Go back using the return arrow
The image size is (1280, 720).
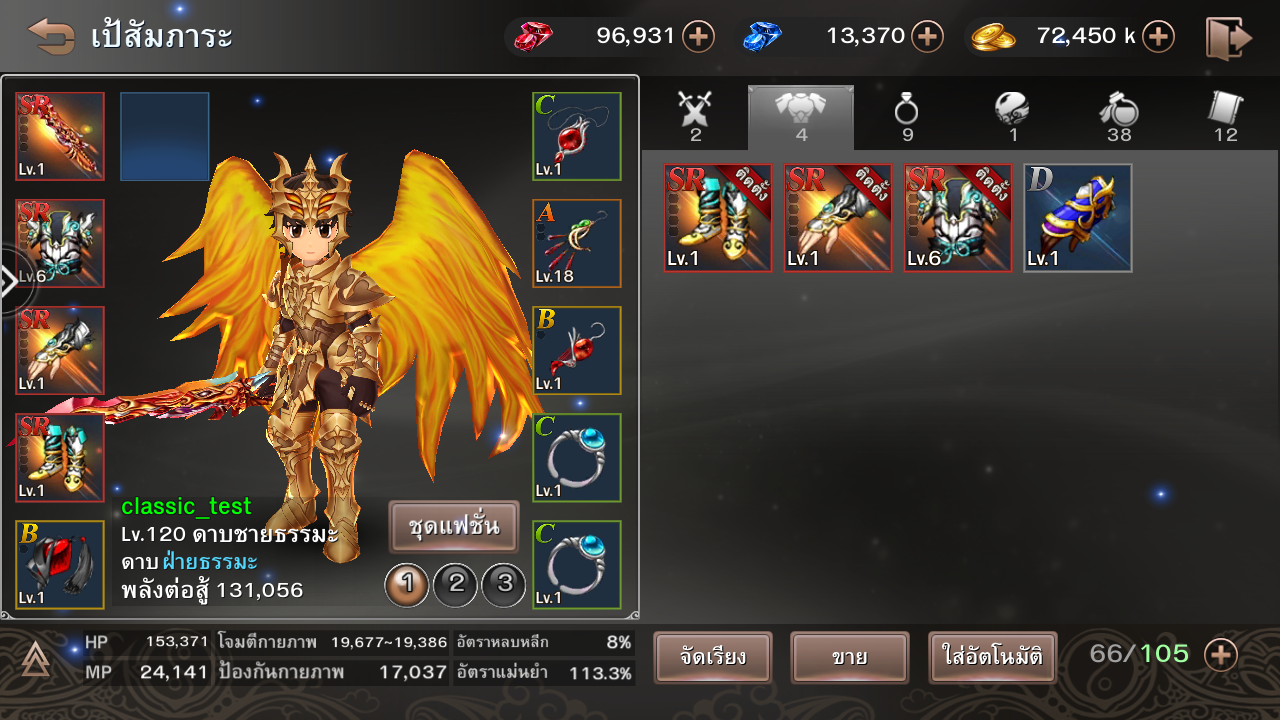click(x=51, y=37)
